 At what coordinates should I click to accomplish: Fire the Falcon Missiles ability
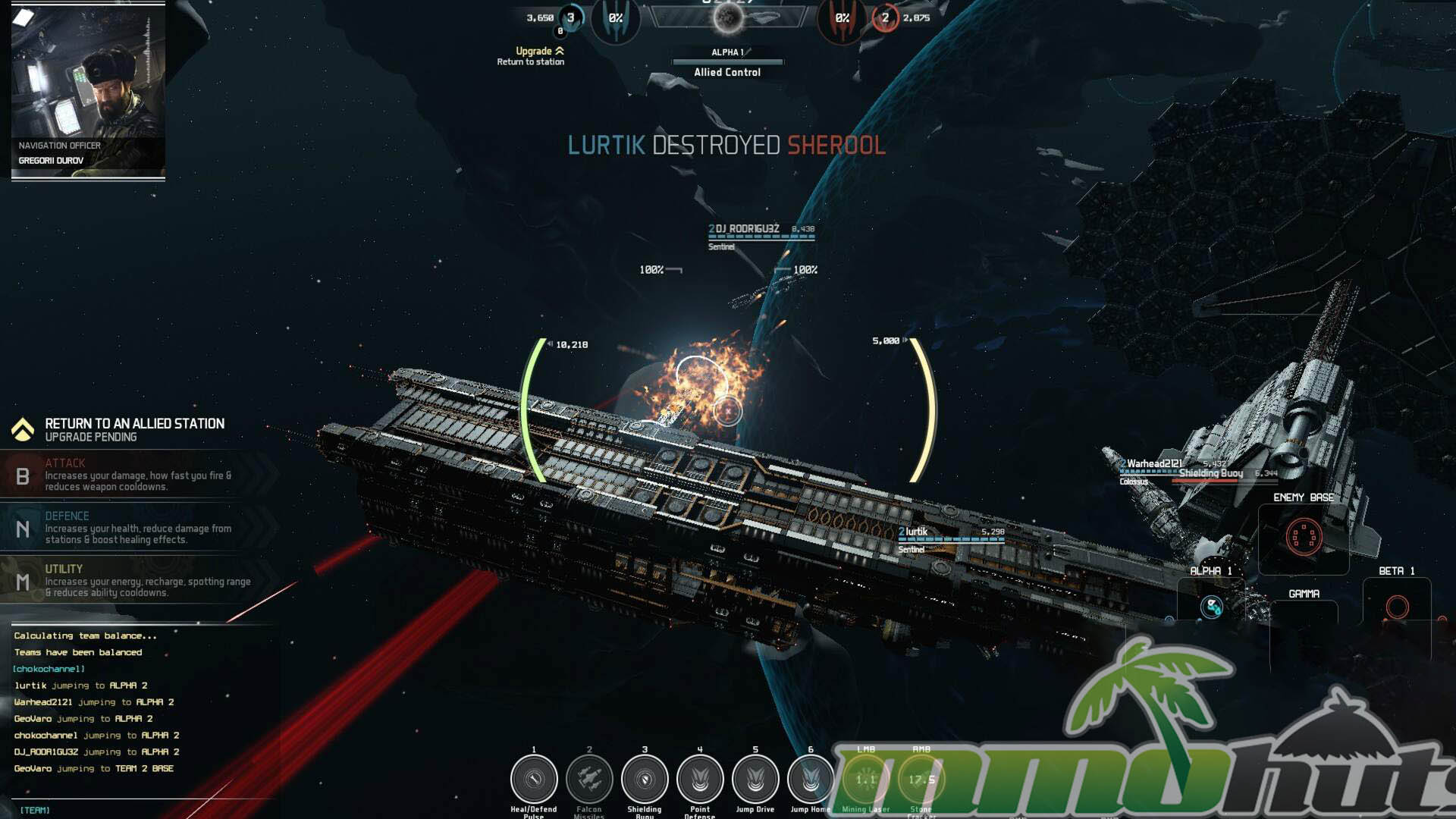[589, 779]
